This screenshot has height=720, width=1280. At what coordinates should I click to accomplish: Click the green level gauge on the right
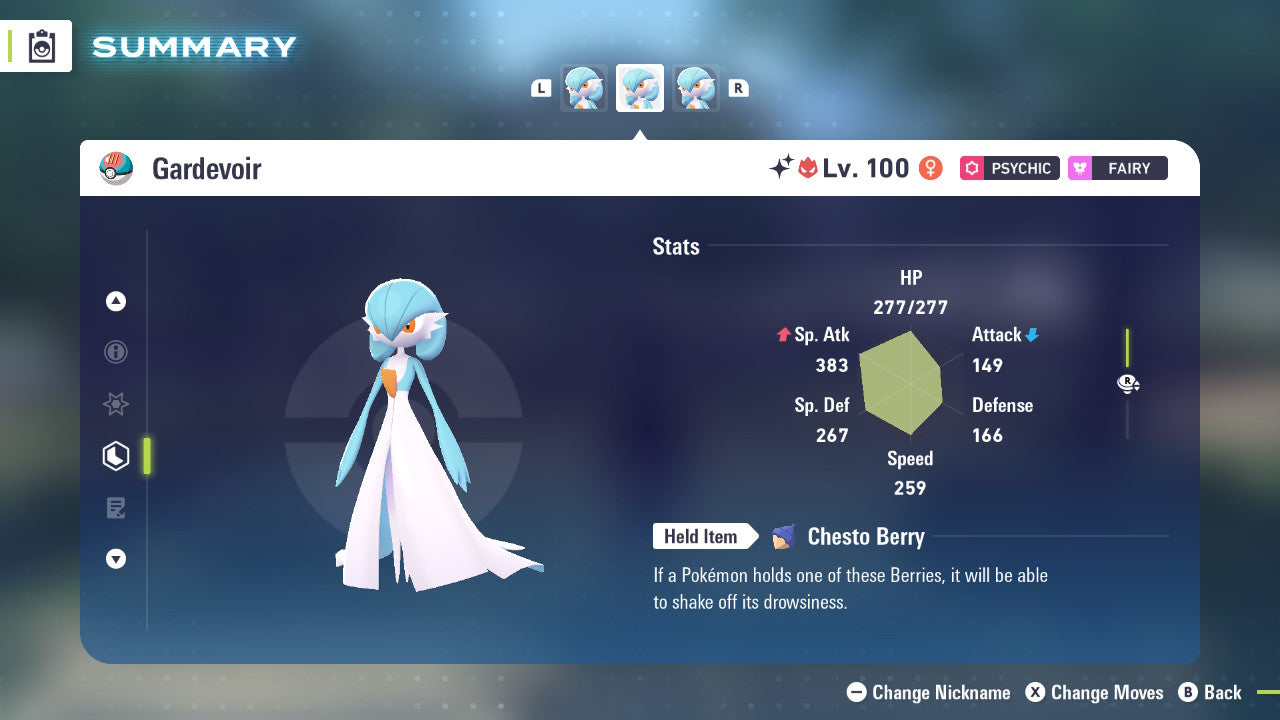tap(1129, 350)
